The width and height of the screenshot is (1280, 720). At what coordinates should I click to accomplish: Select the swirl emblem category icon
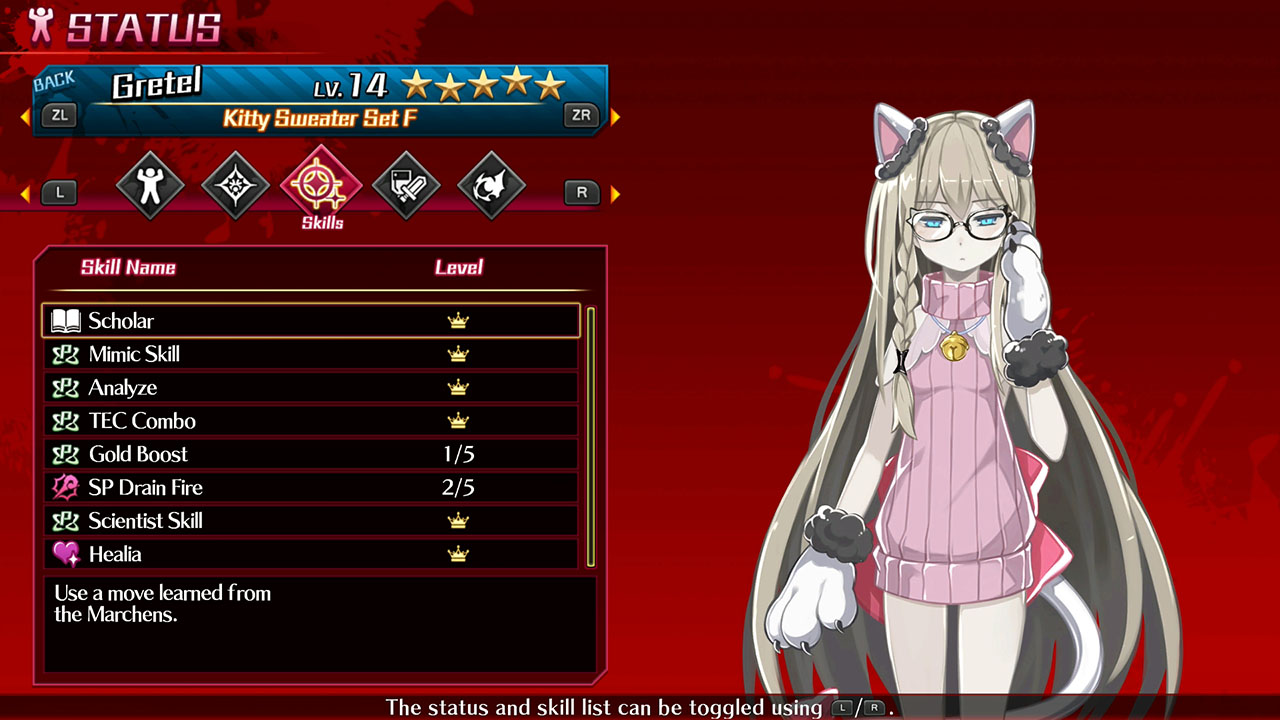491,185
